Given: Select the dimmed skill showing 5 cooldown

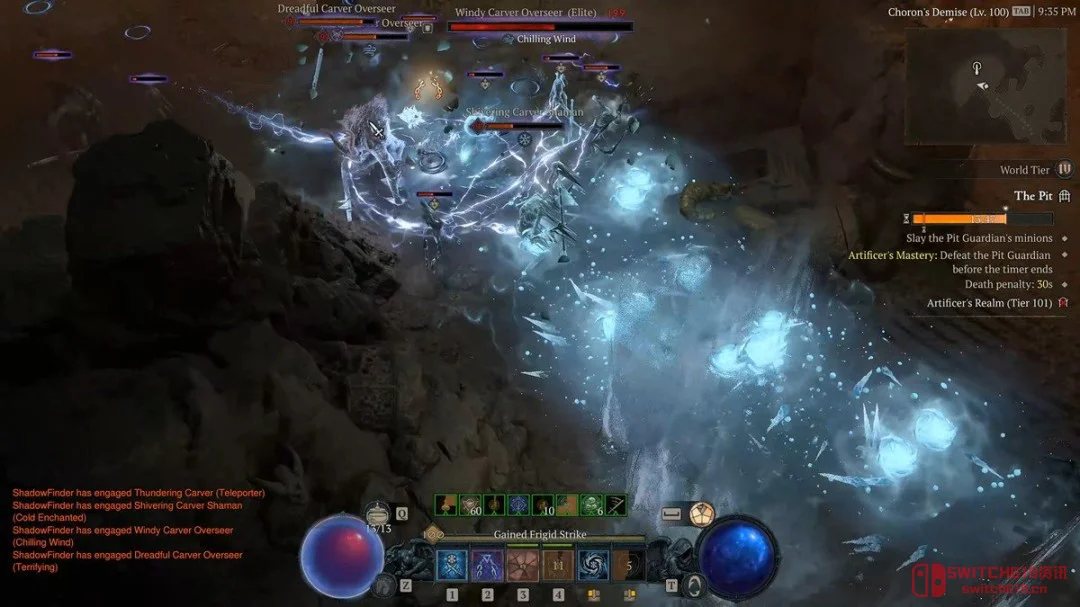Looking at the screenshot, I should click(x=629, y=566).
